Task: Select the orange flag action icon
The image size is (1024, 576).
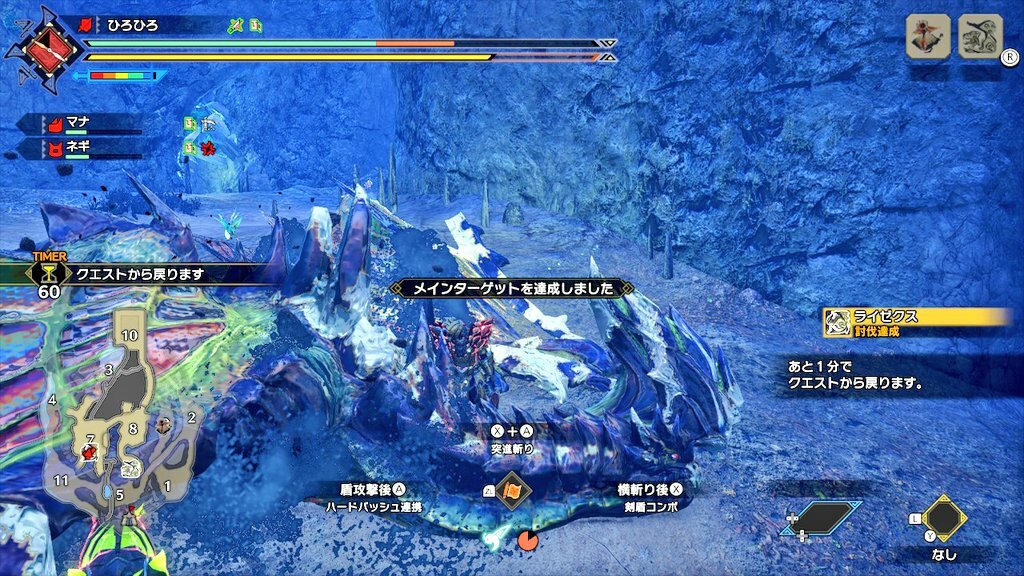Action: coord(511,490)
